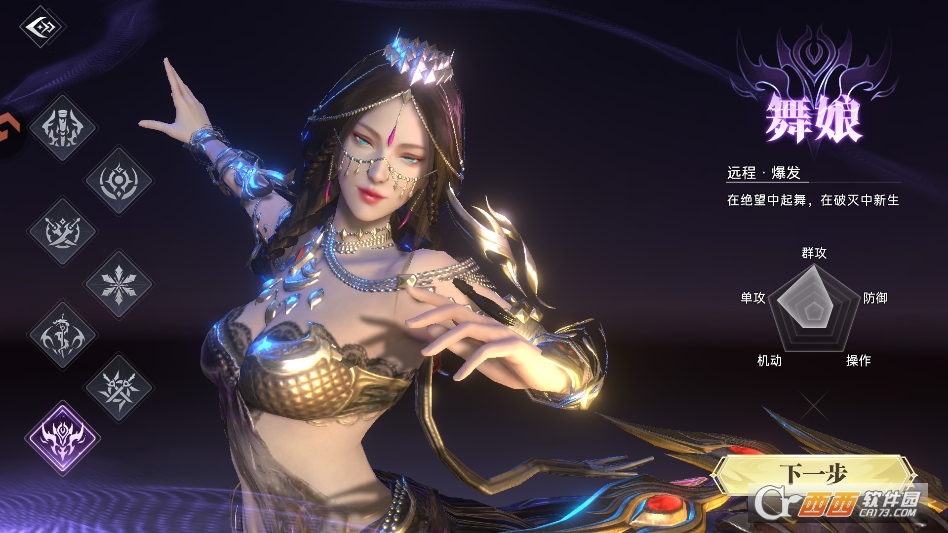The width and height of the screenshot is (948, 533).
Task: Go back using the top-left diamond arrow
Action: pos(42,27)
